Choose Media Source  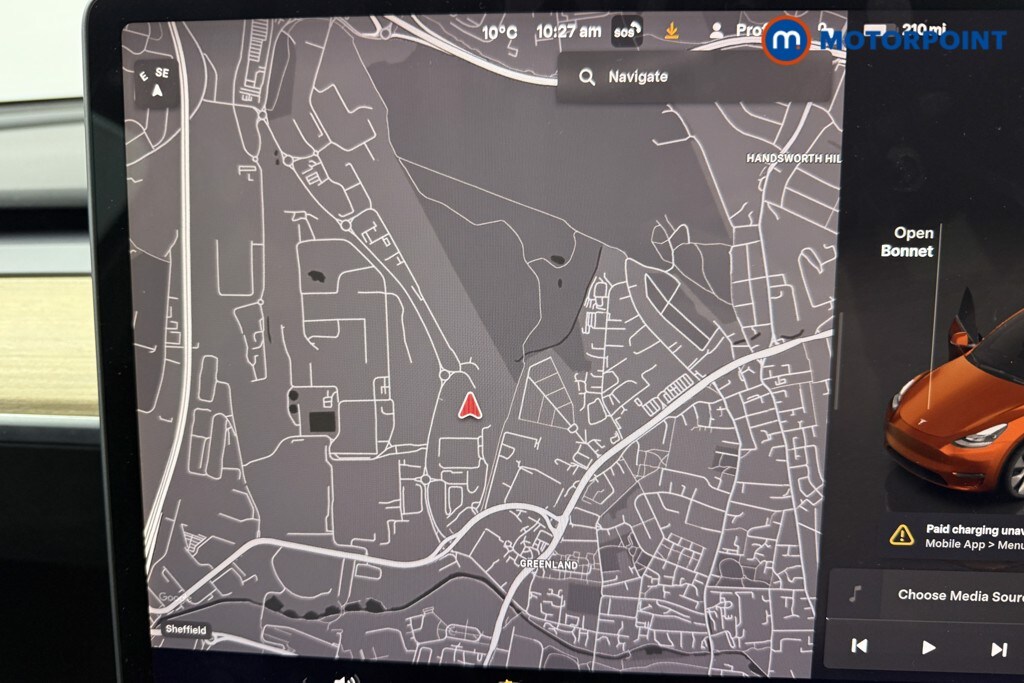point(955,595)
